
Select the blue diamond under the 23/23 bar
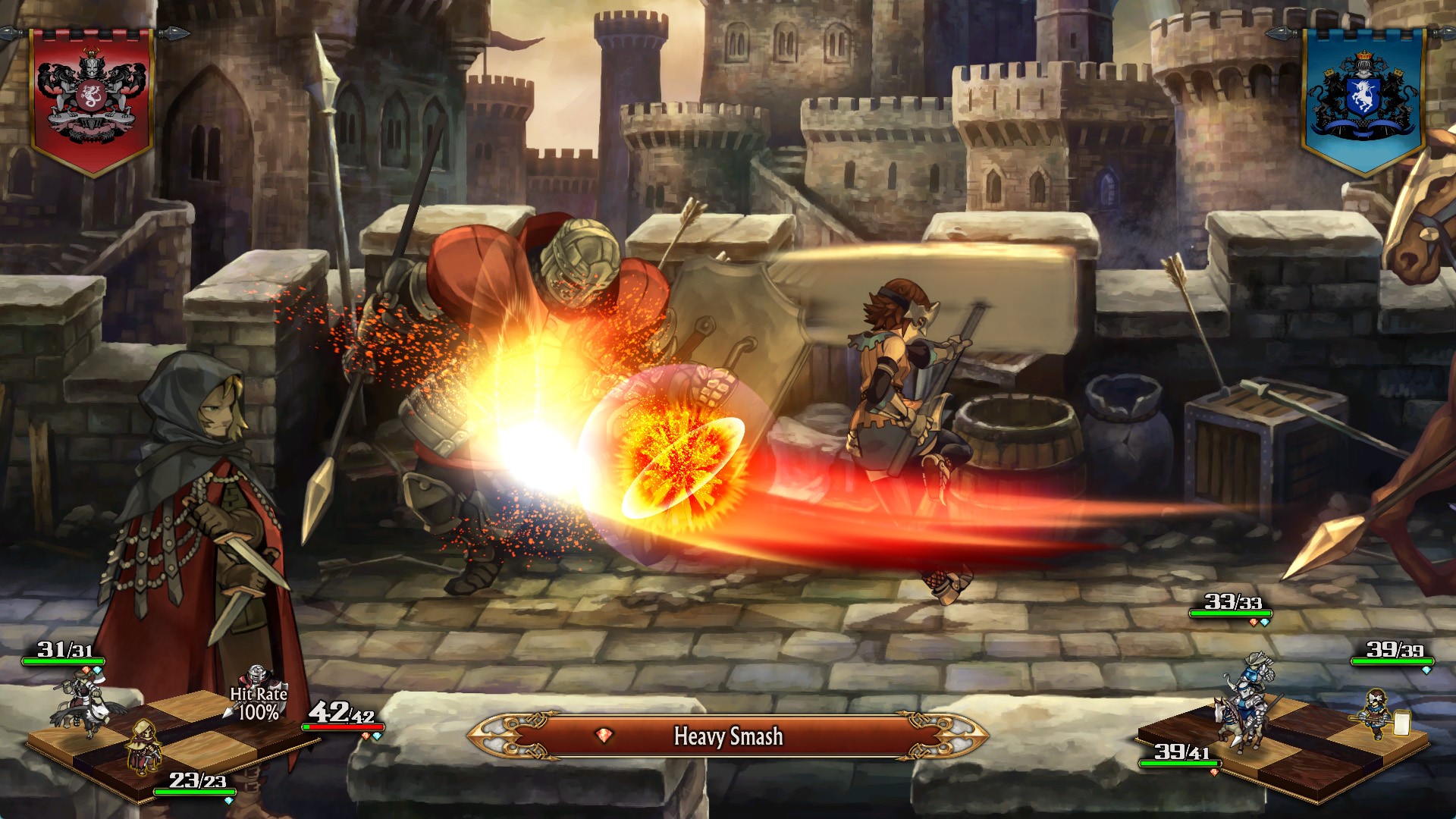coord(229,802)
